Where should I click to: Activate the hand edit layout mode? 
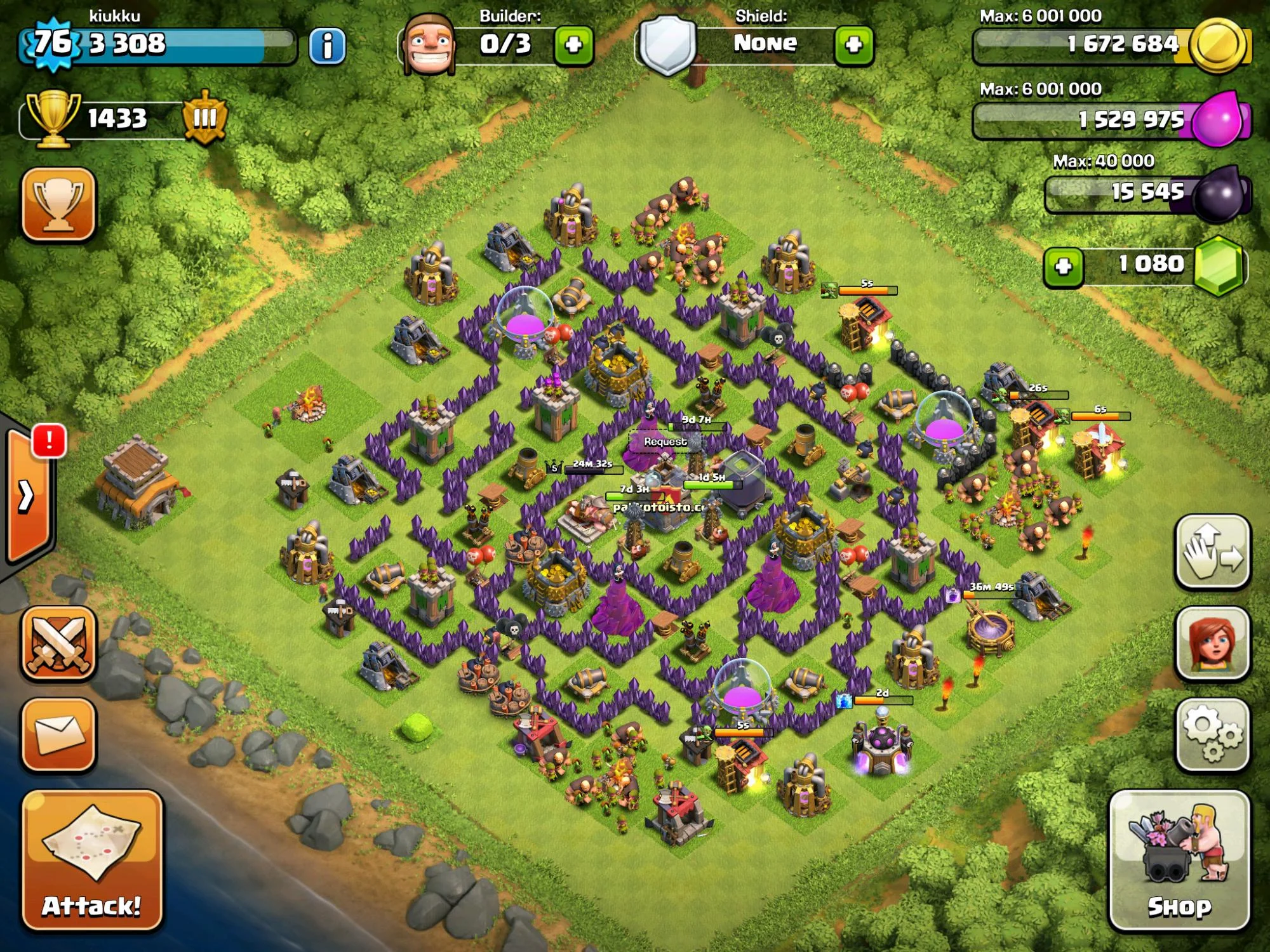(x=1213, y=552)
